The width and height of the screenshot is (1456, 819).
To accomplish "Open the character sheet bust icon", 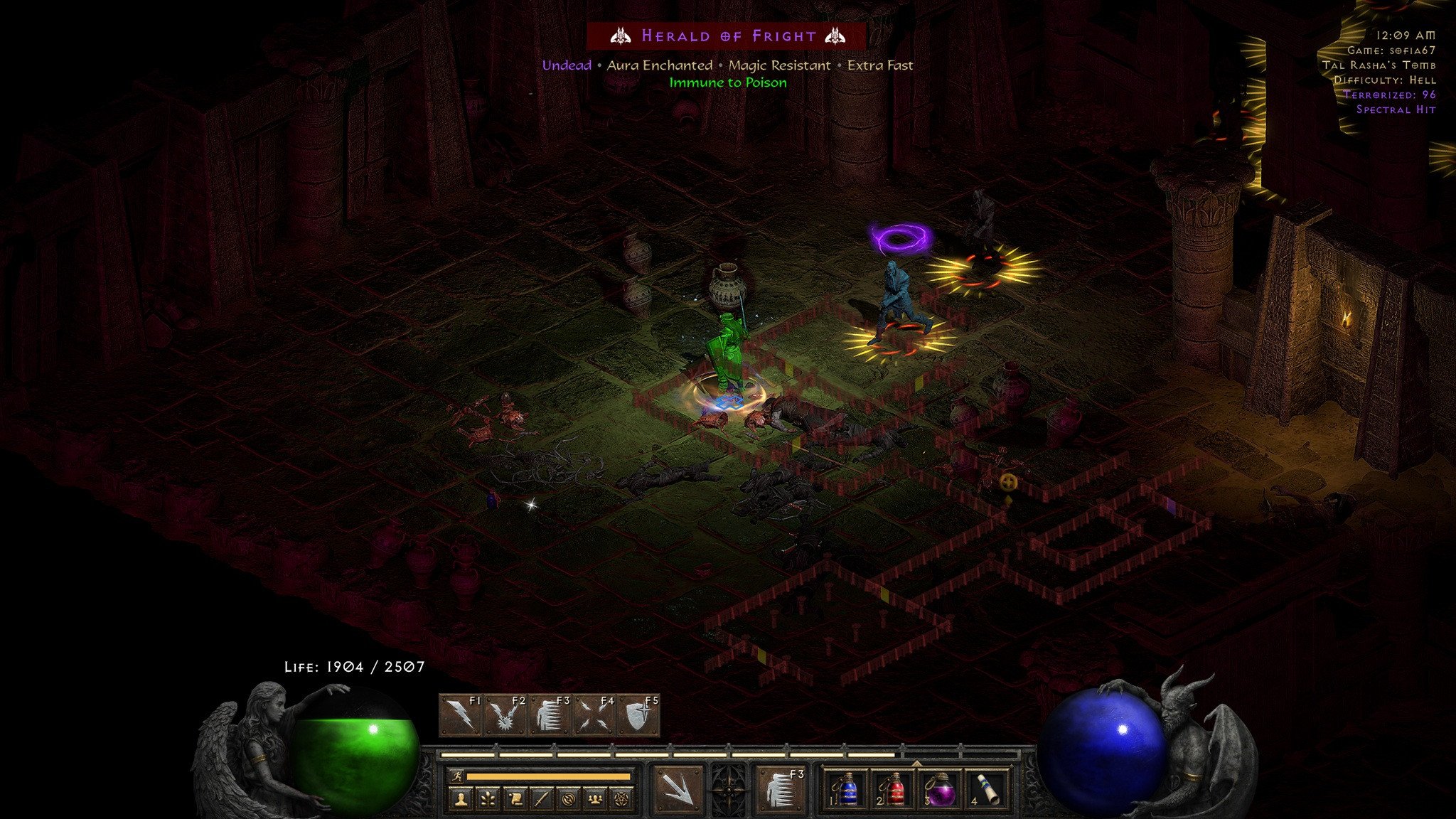I will 461,800.
